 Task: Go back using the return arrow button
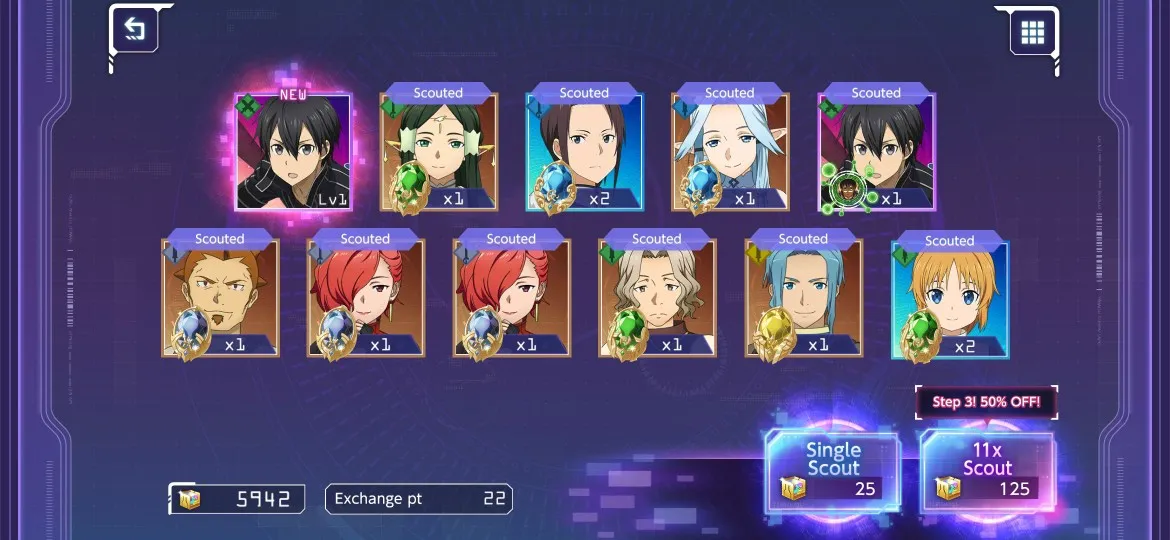[x=134, y=30]
